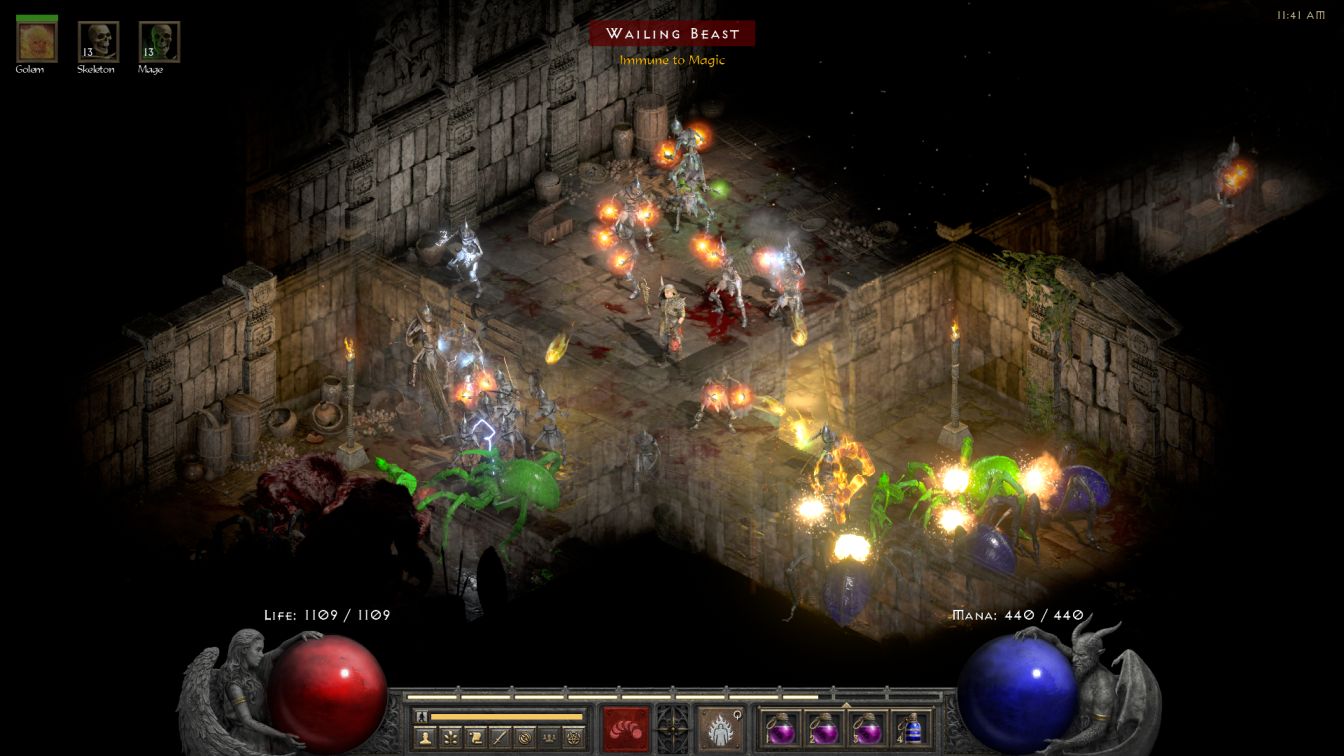Open the character sheet bust icon

point(426,738)
